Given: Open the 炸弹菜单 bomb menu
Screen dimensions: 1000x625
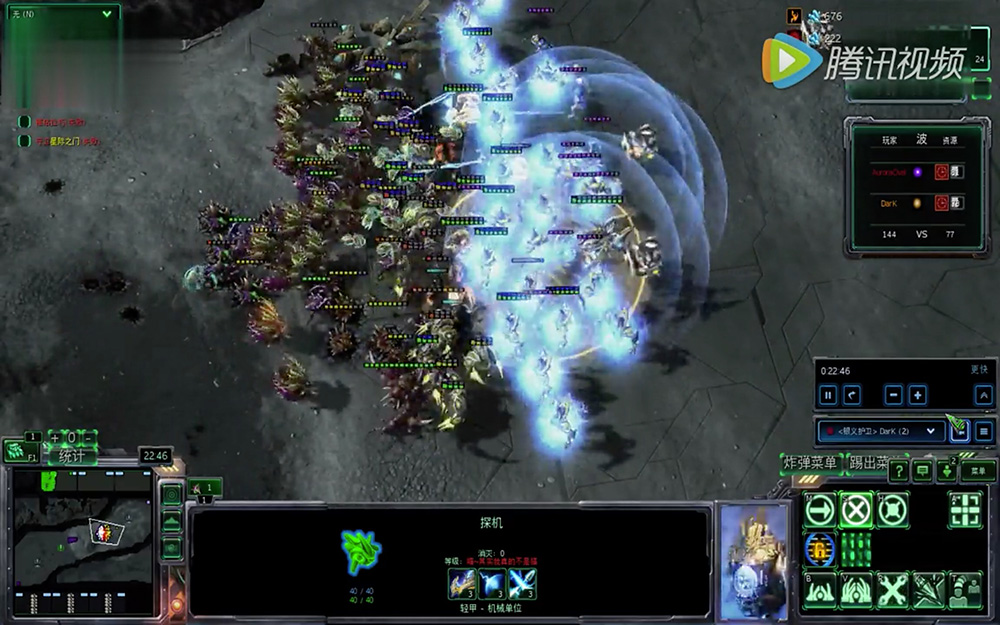Looking at the screenshot, I should tap(810, 462).
